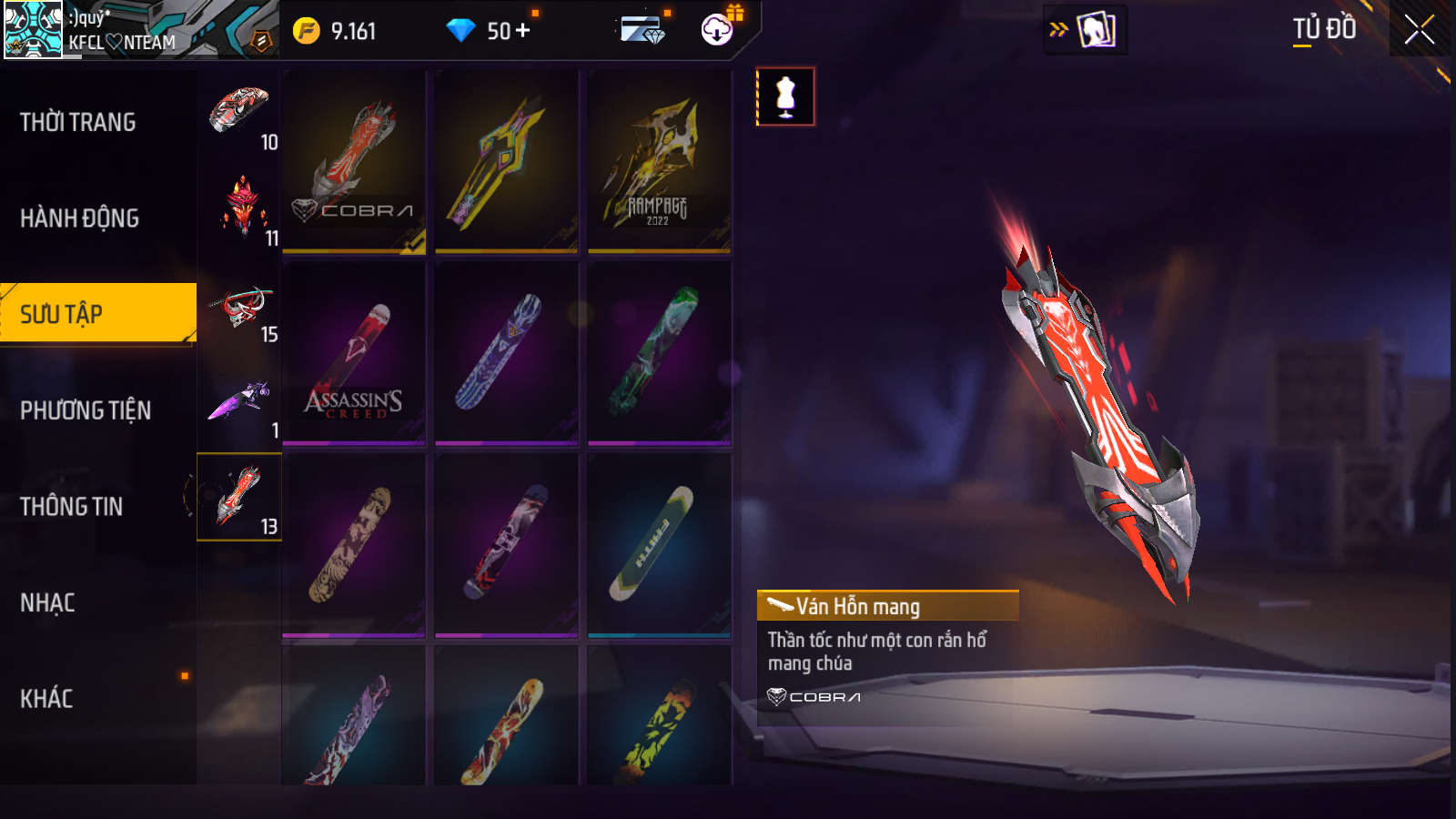Open the KHÁC category
Image resolution: width=1456 pixels, height=819 pixels.
pyautogui.click(x=46, y=699)
